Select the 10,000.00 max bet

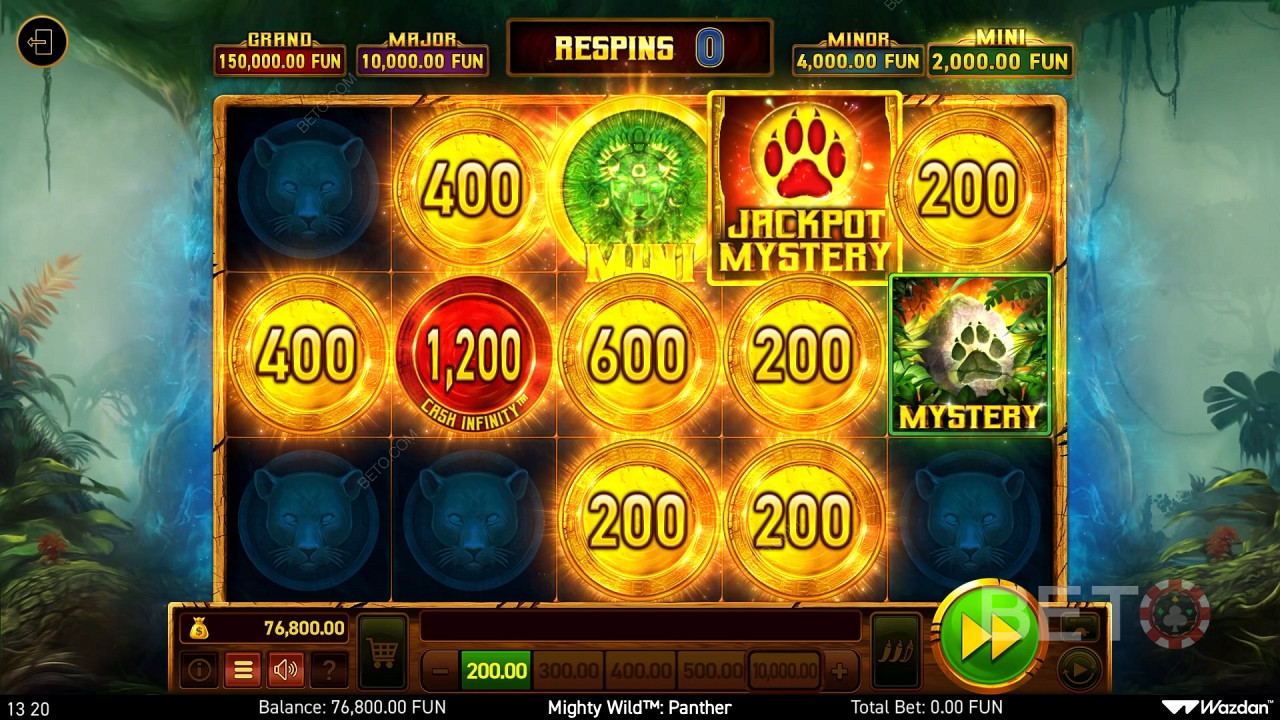pyautogui.click(x=785, y=670)
